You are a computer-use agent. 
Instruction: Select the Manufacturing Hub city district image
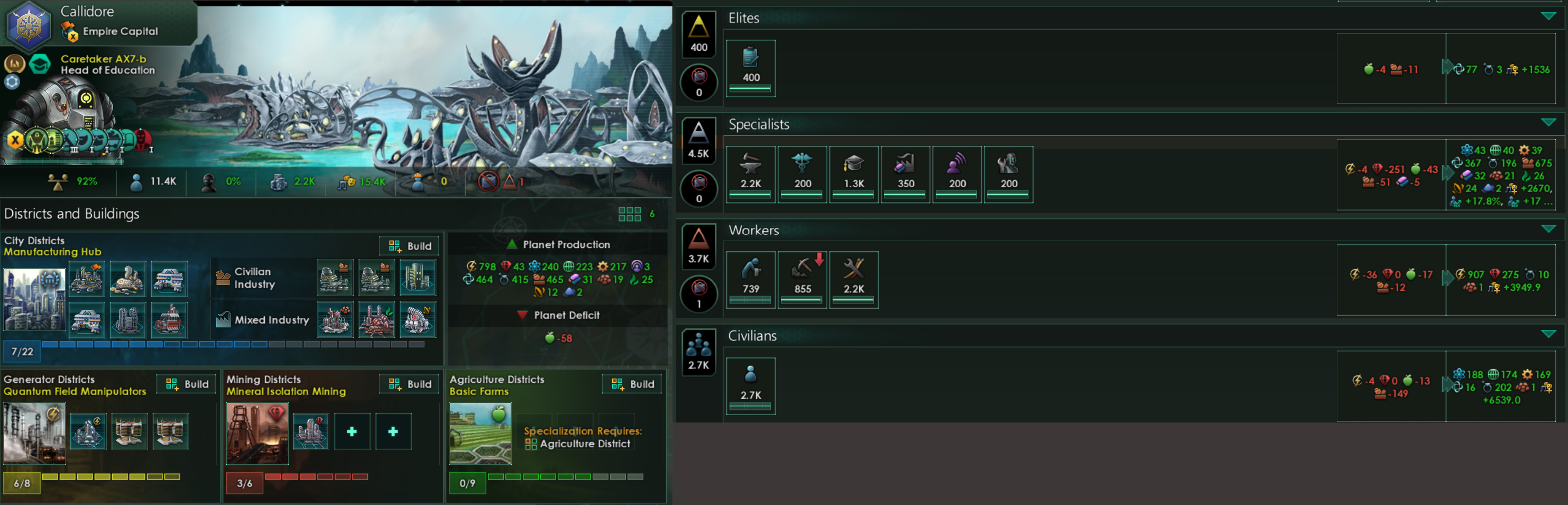[34, 299]
